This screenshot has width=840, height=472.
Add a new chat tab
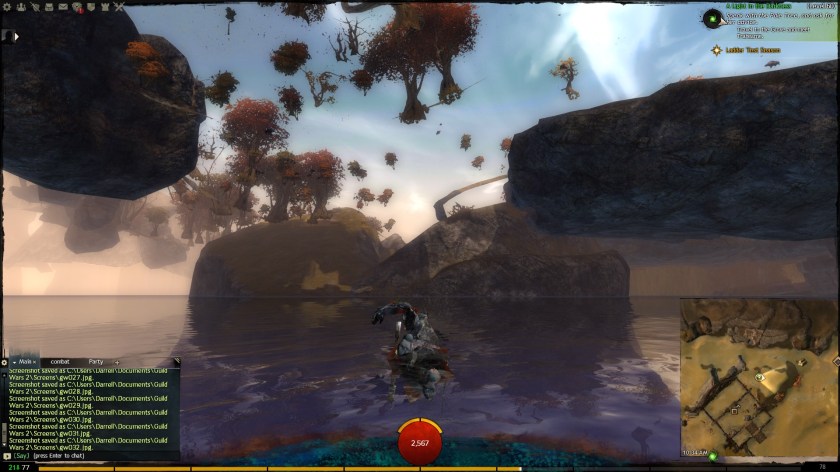point(117,361)
